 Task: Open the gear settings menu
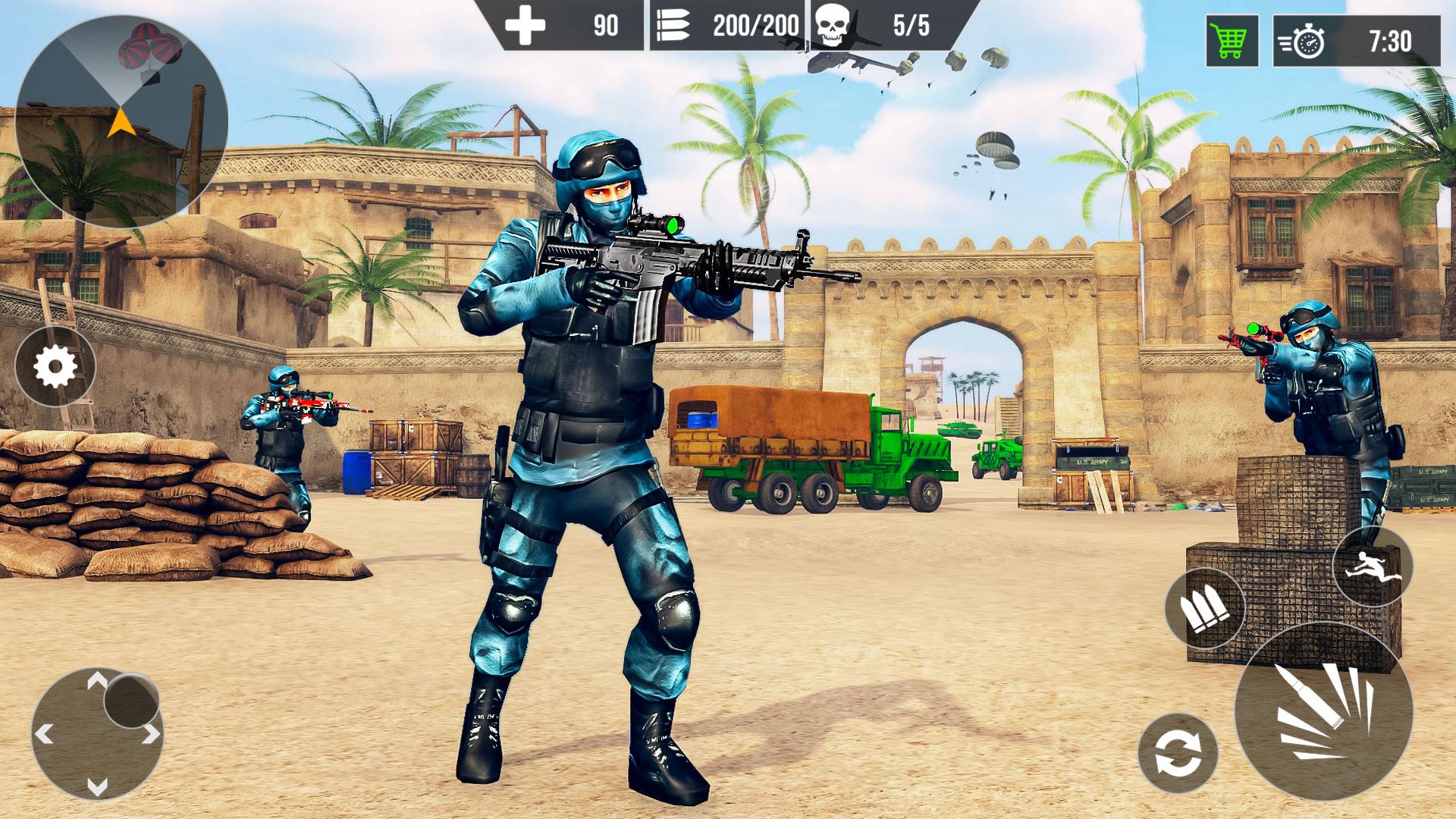tap(55, 368)
